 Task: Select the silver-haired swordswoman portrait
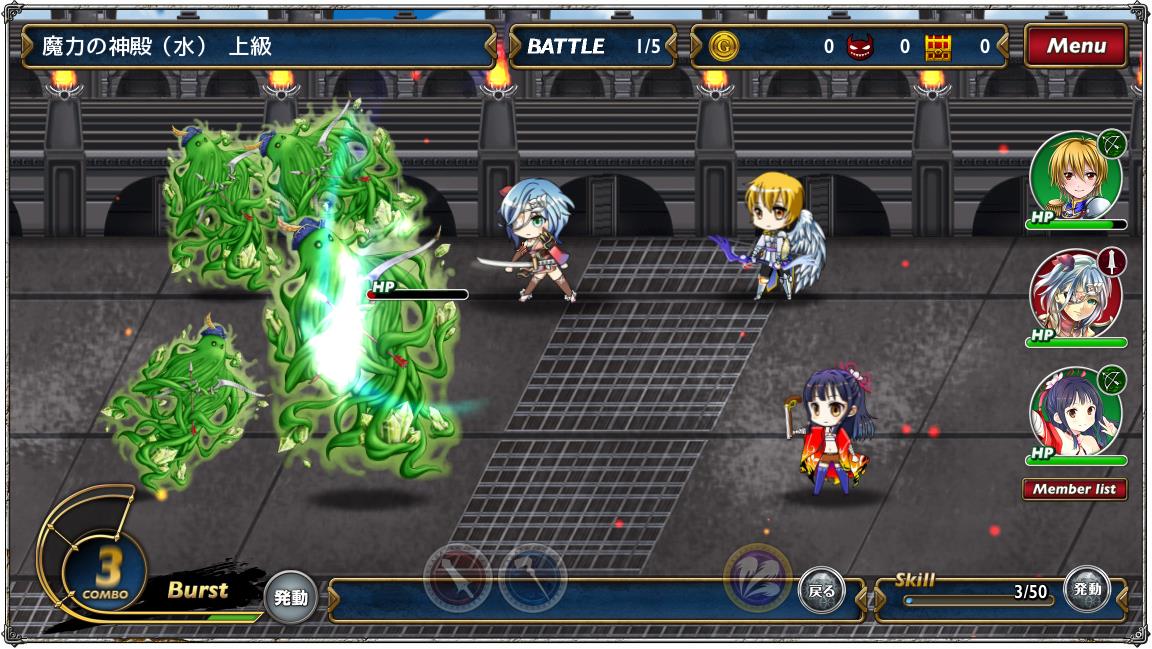coord(1074,294)
